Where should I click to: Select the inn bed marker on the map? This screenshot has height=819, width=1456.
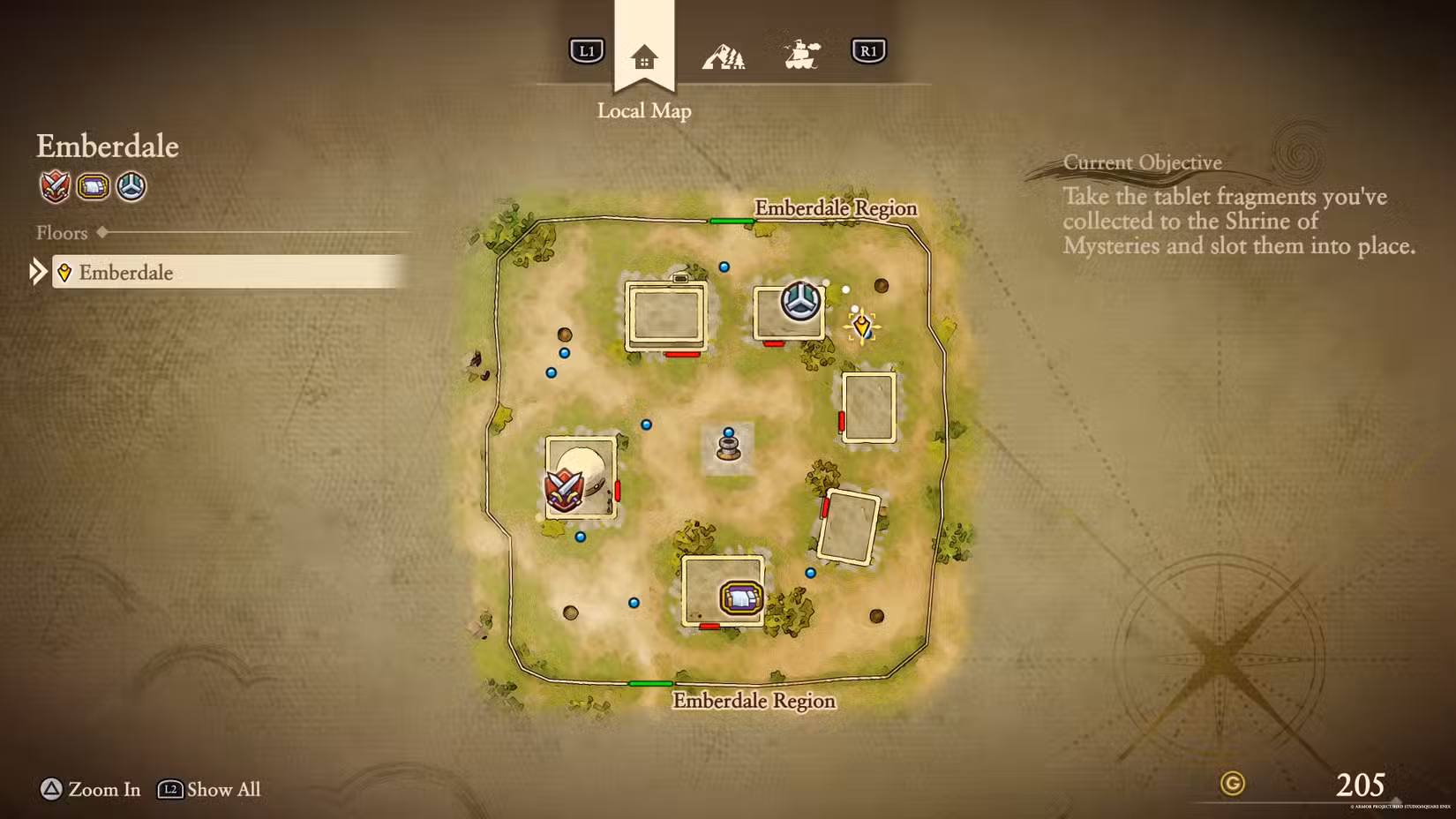pos(740,598)
